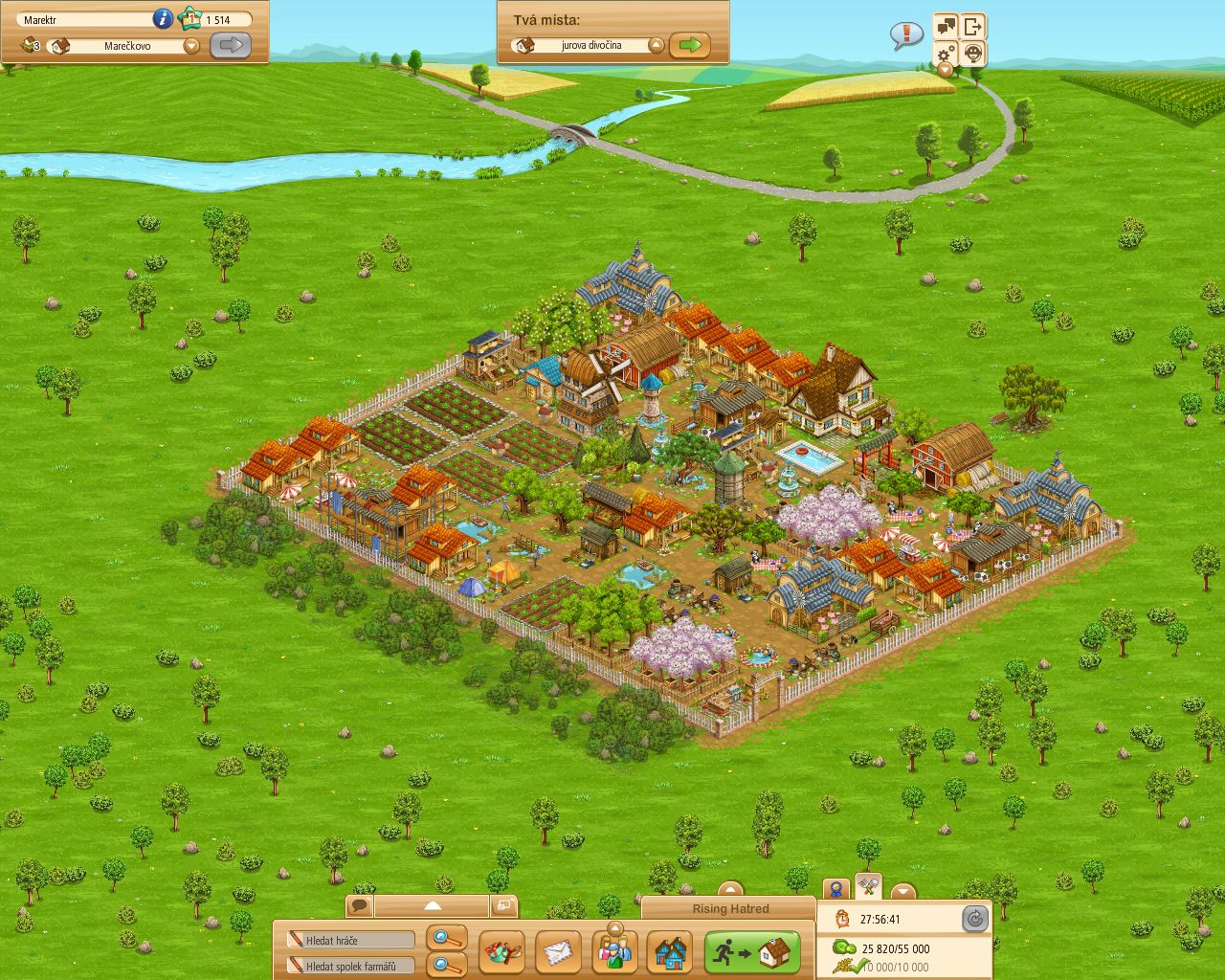This screenshot has width=1225, height=980.
Task: Switch to the crossed tools tab
Action: [x=867, y=886]
